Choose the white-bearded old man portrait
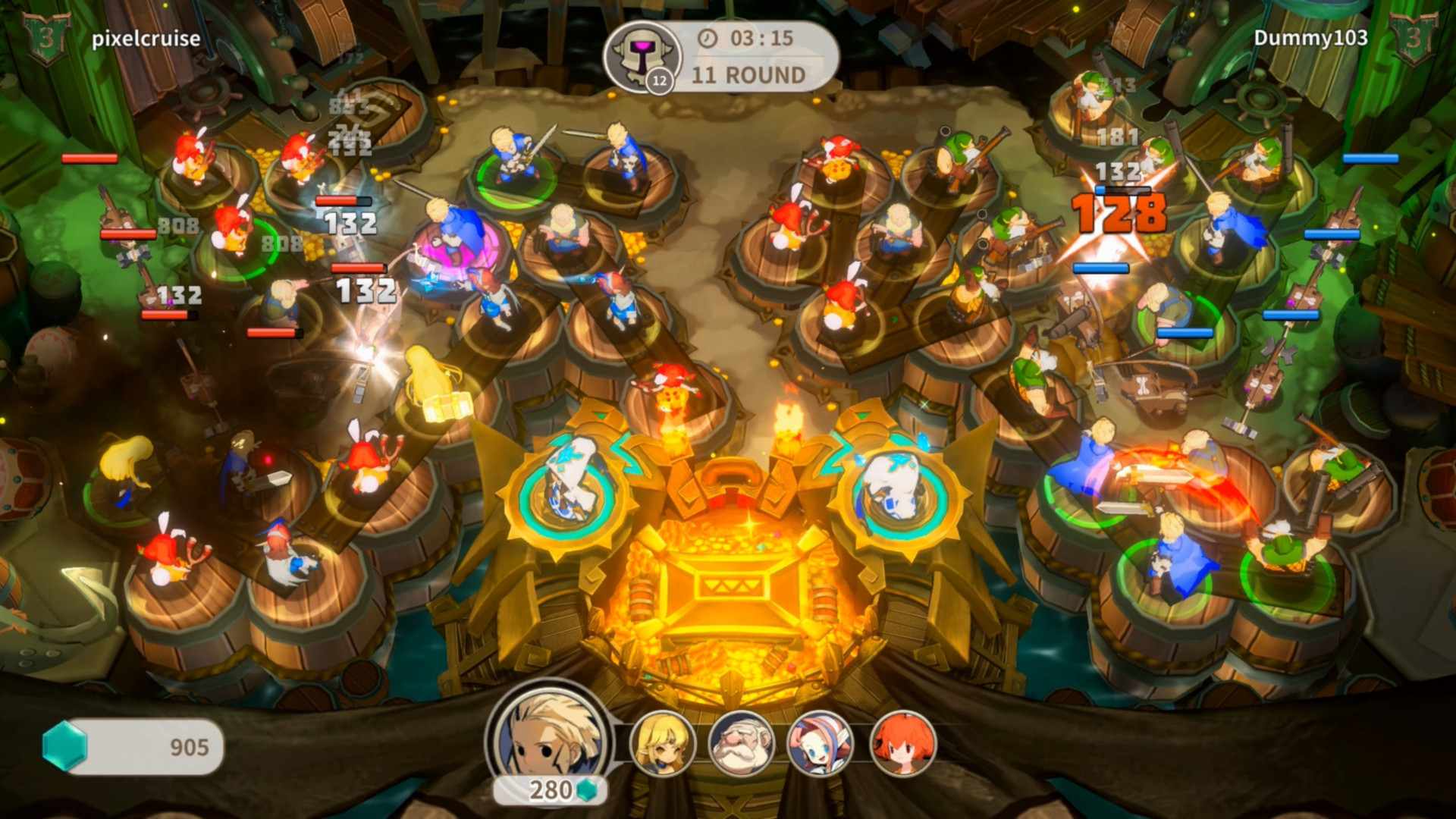1456x819 pixels. pyautogui.click(x=741, y=743)
